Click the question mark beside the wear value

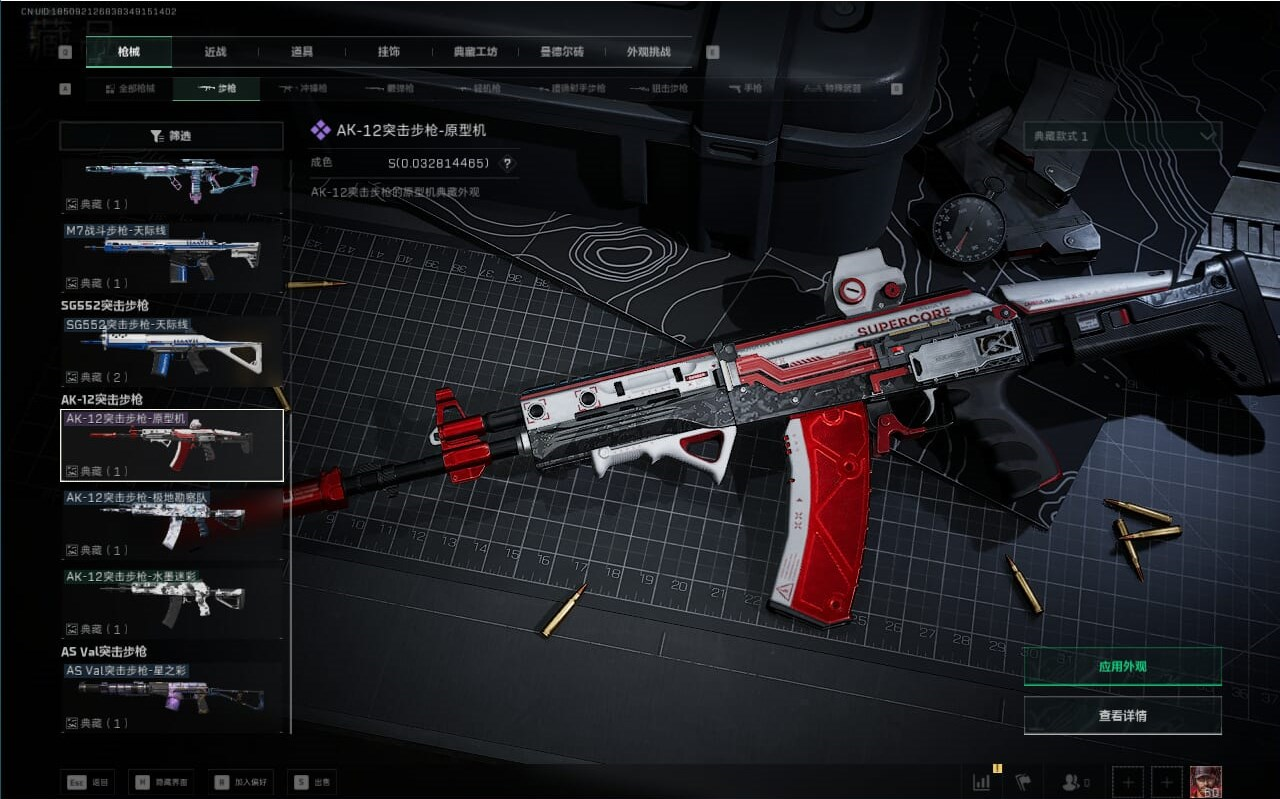coord(507,164)
